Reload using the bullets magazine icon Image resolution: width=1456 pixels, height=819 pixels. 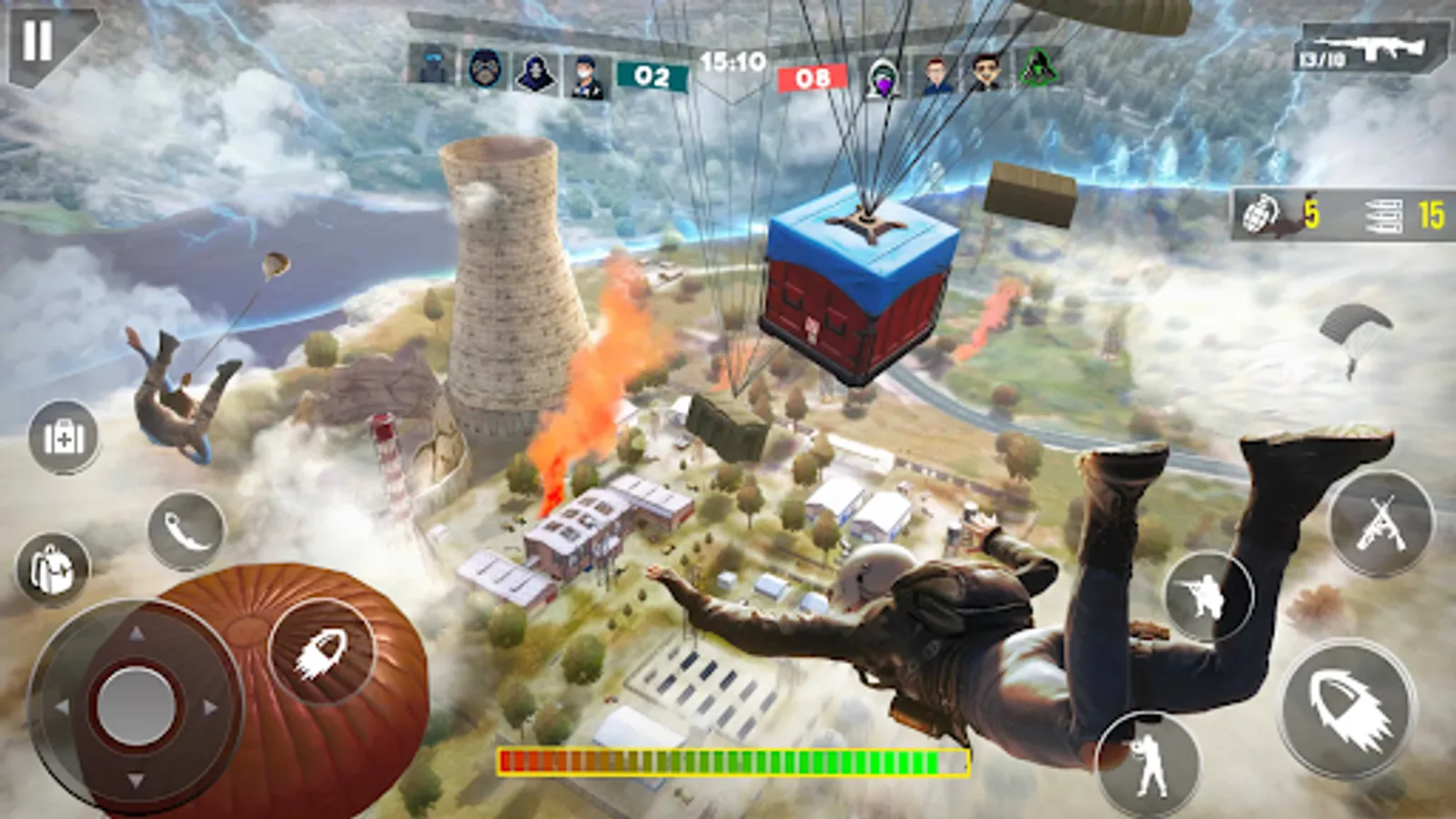tap(1383, 216)
